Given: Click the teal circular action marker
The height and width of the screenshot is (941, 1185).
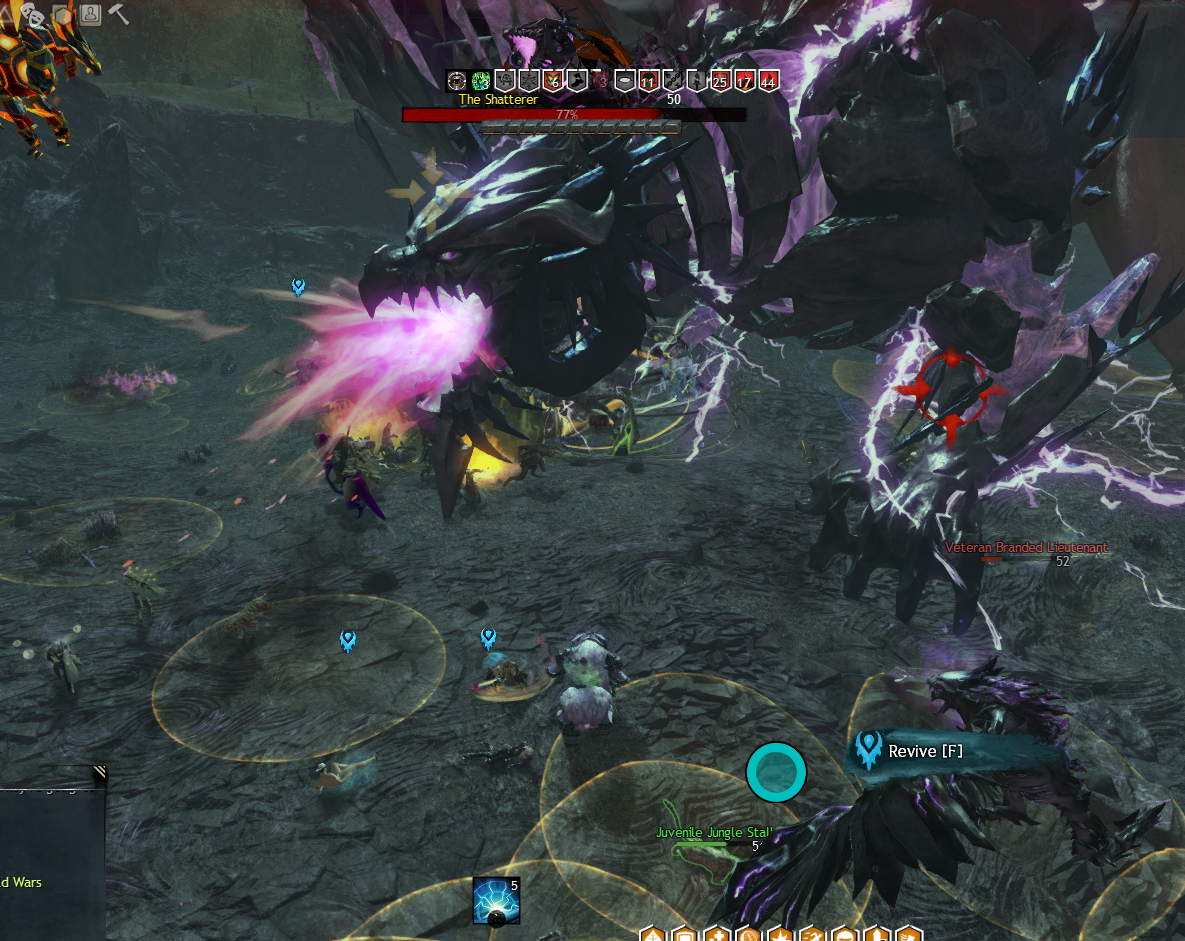Looking at the screenshot, I should tap(776, 772).
